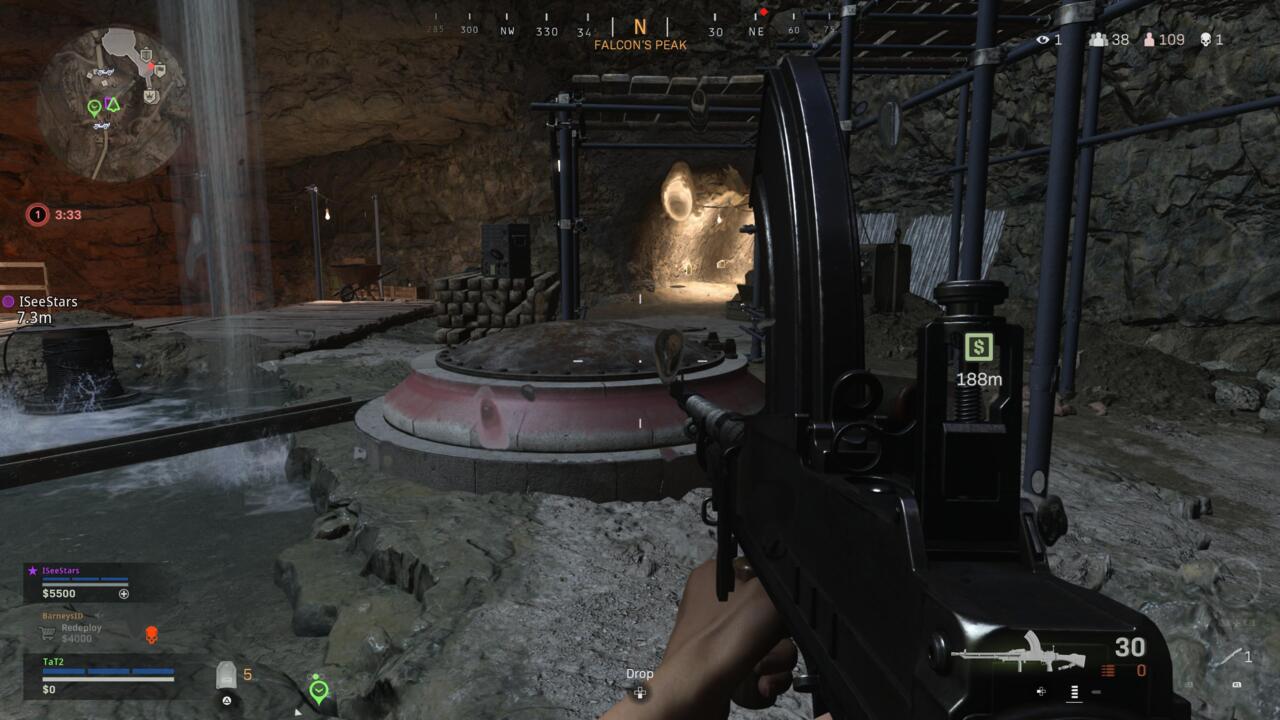Image resolution: width=1280 pixels, height=720 pixels.
Task: Click the ISeeStars teammate distance marker
Action: click(40, 309)
